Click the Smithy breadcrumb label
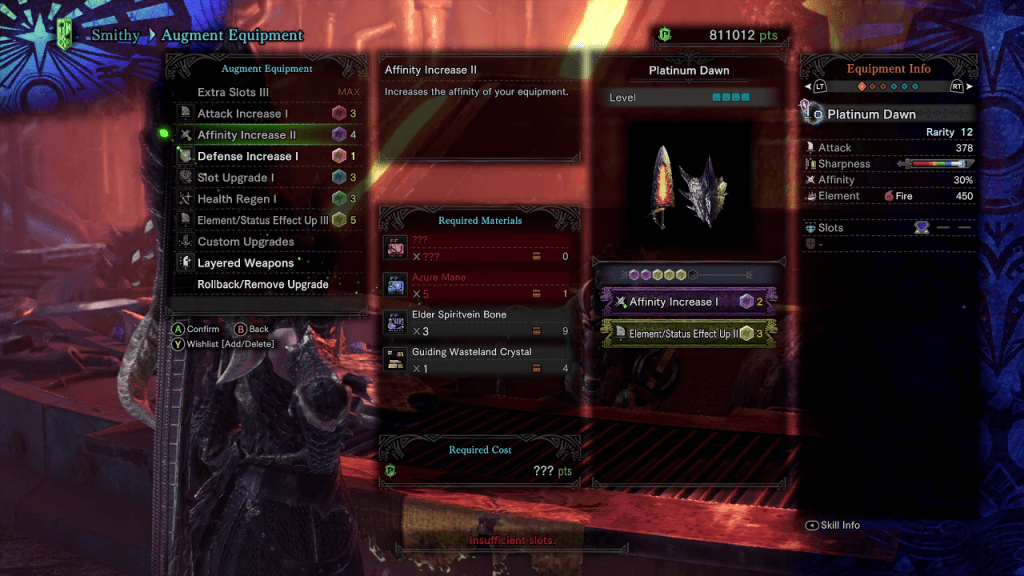 point(114,36)
